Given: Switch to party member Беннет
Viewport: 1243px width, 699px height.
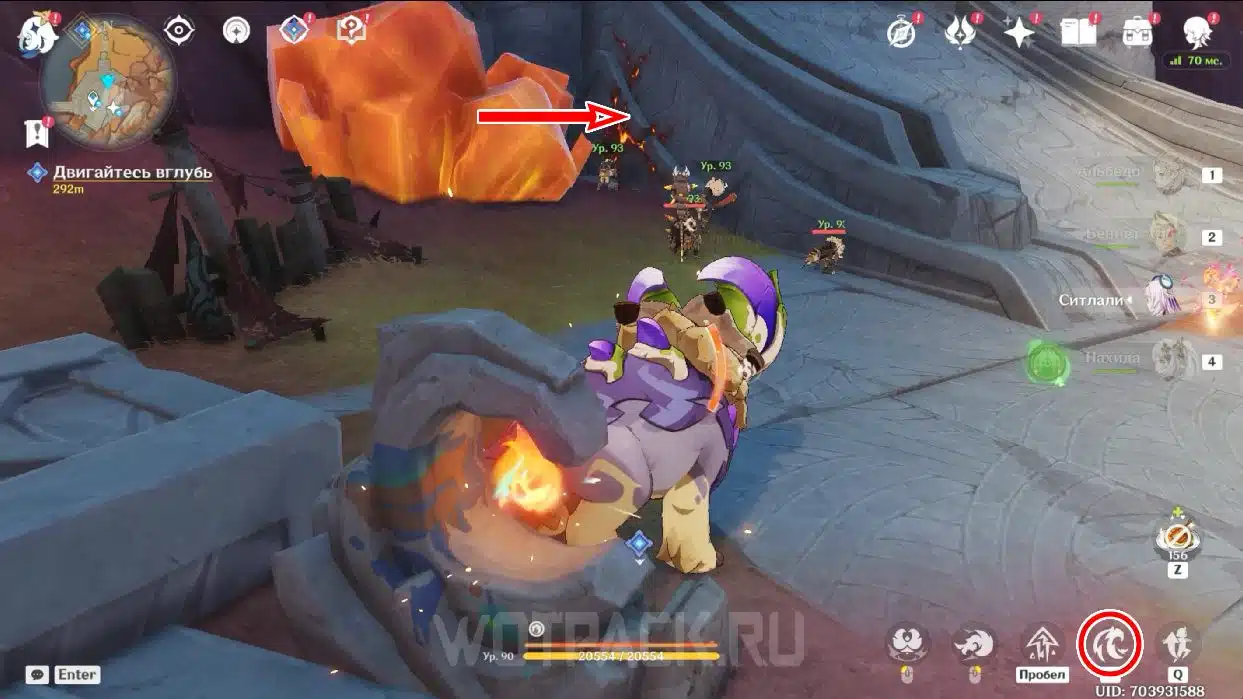Looking at the screenshot, I should 1168,236.
